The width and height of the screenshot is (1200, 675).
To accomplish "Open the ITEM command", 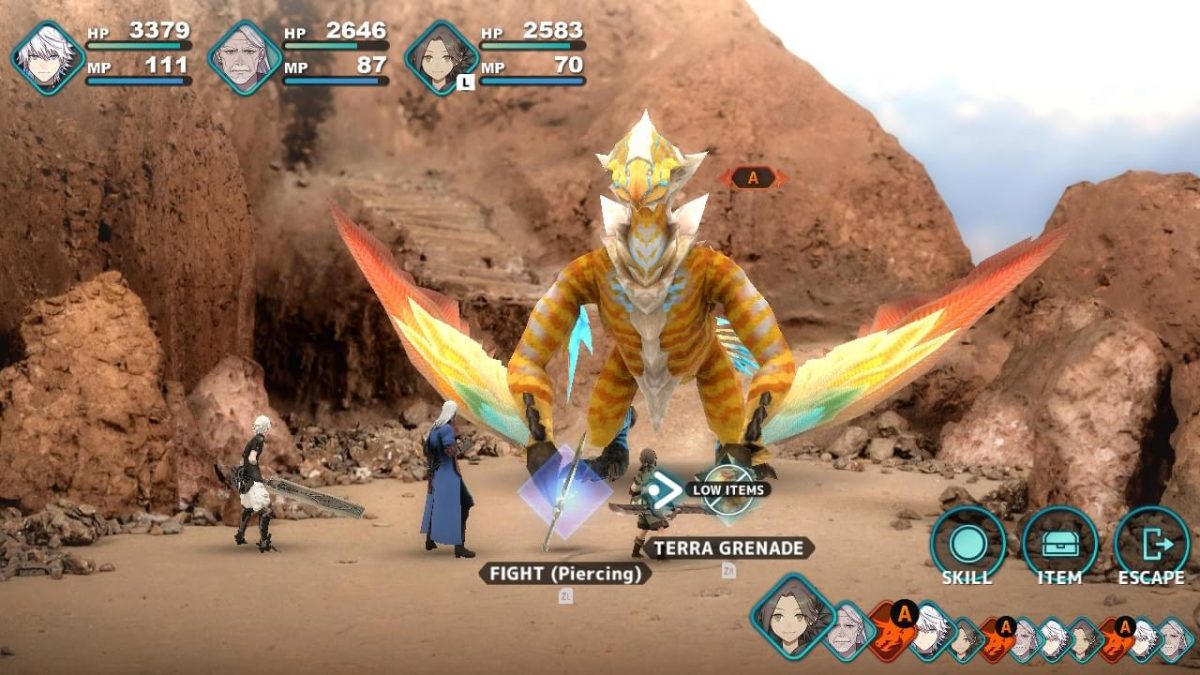I will pos(1059,546).
